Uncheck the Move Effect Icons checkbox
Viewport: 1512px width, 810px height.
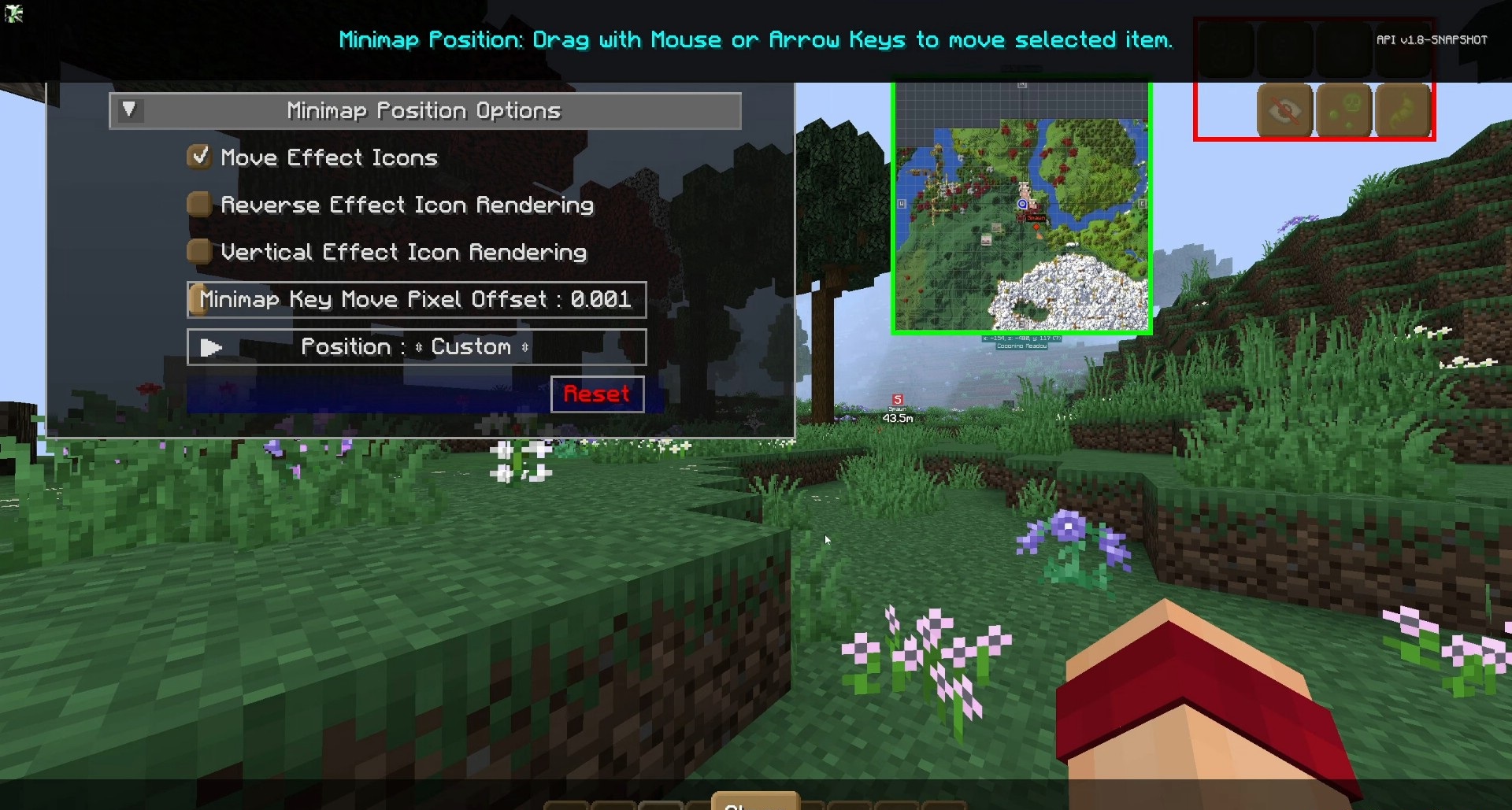click(x=199, y=157)
